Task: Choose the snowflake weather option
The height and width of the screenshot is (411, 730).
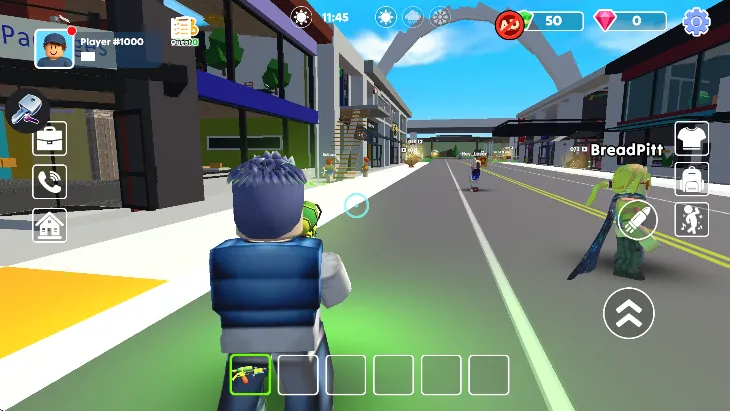Action: 440,17
